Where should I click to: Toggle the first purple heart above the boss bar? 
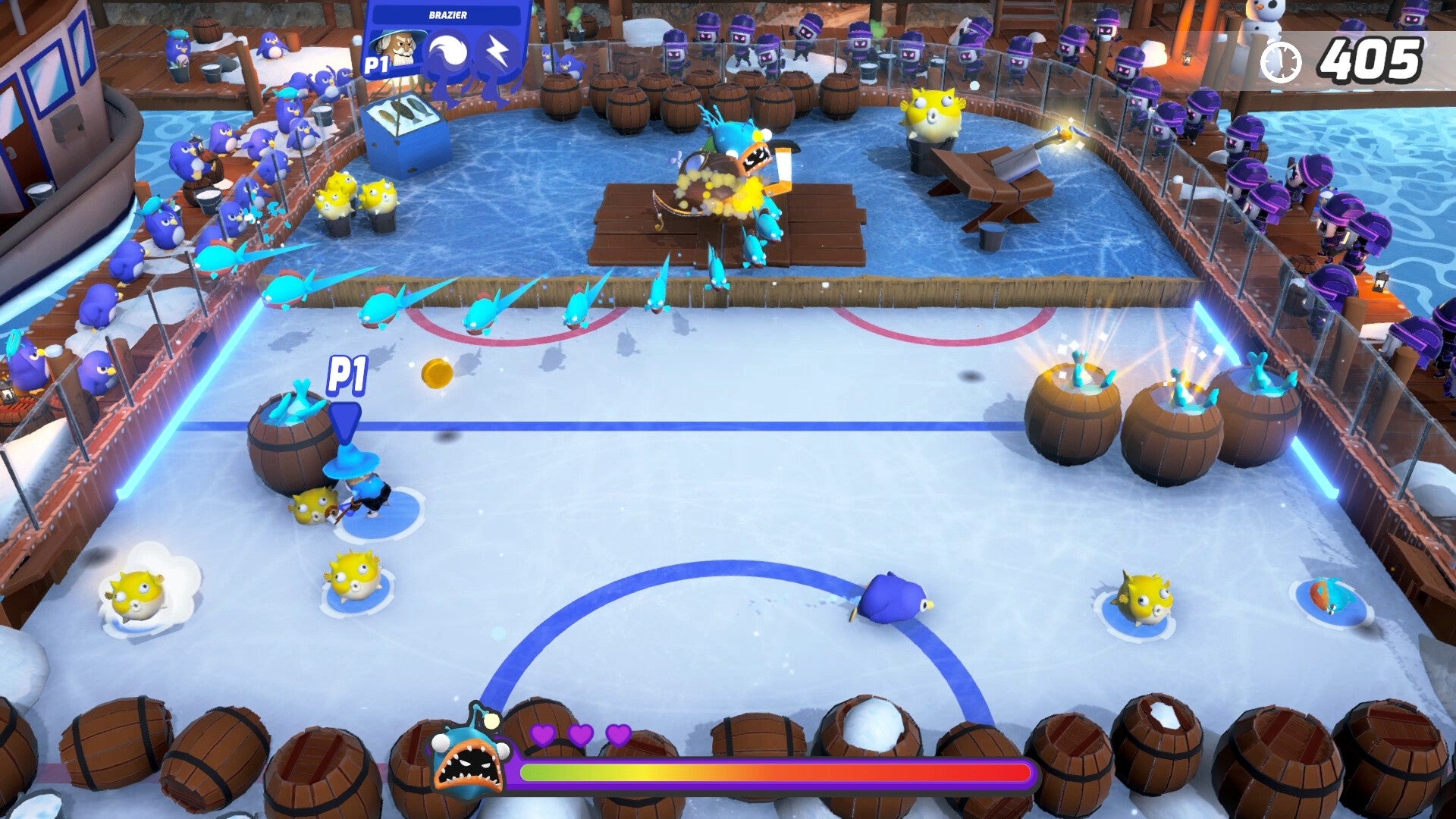click(544, 734)
